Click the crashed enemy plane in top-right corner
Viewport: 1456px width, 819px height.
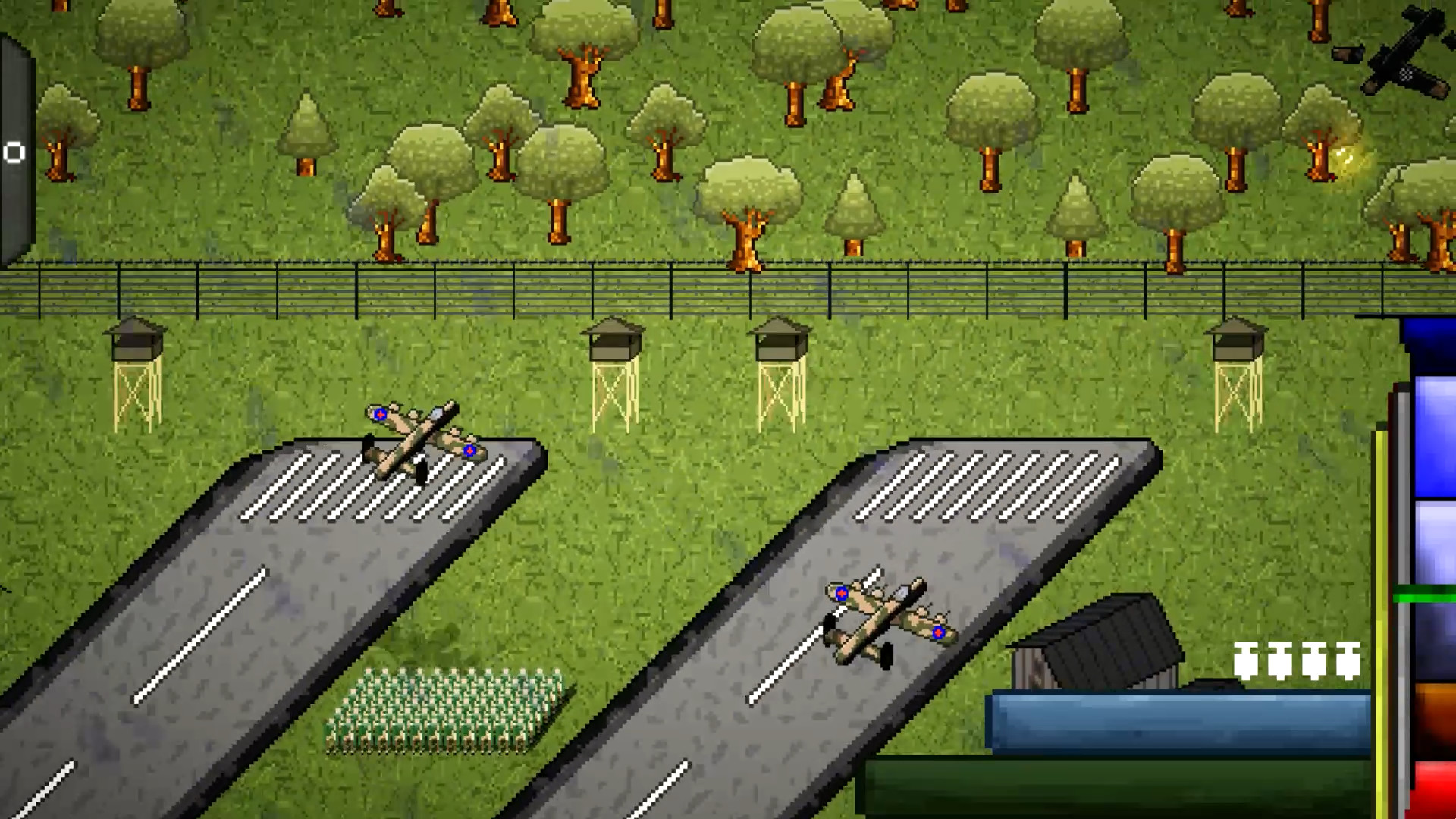click(1407, 53)
